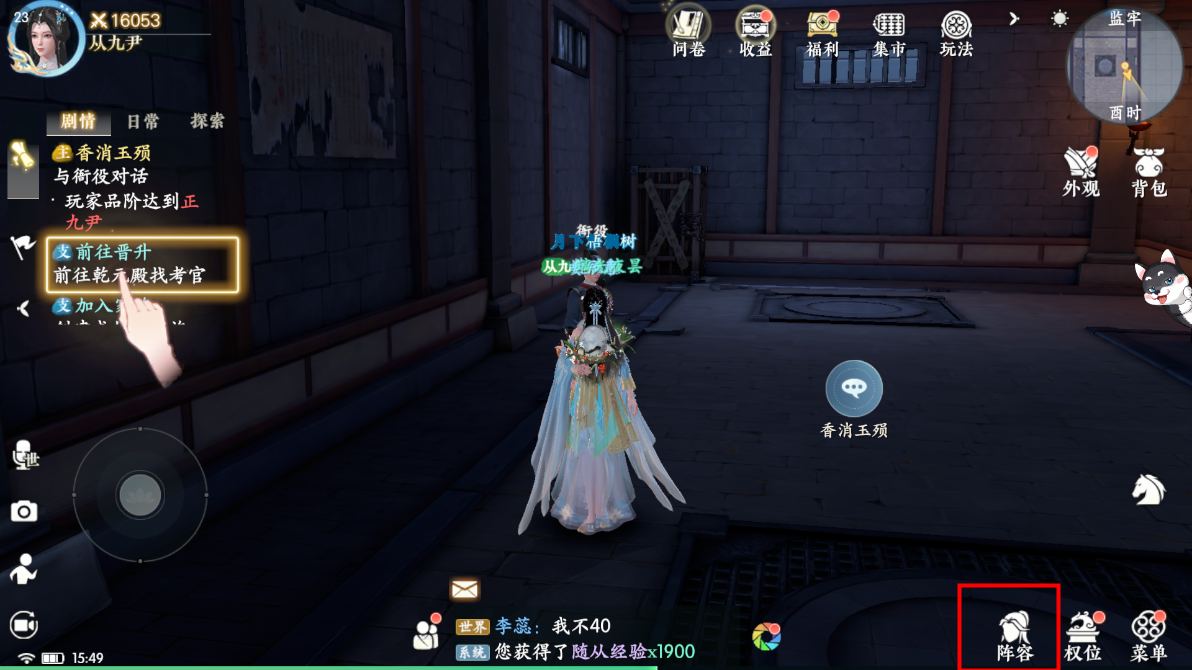Open the 外观 appearance menu

(x=1080, y=170)
